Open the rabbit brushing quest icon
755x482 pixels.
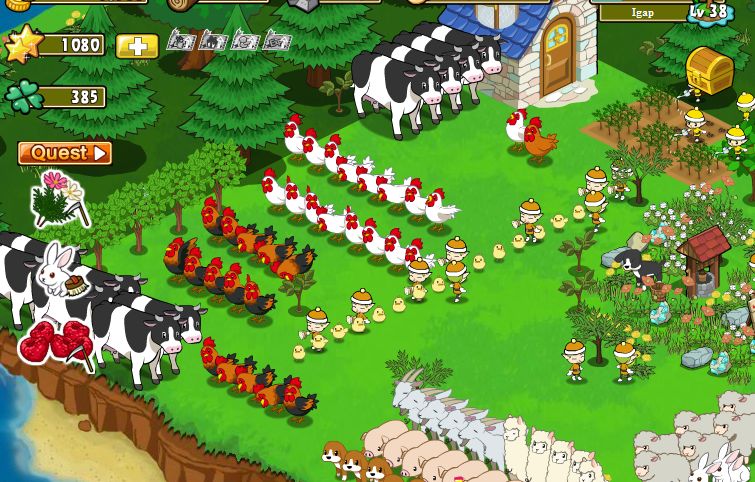tap(59, 271)
